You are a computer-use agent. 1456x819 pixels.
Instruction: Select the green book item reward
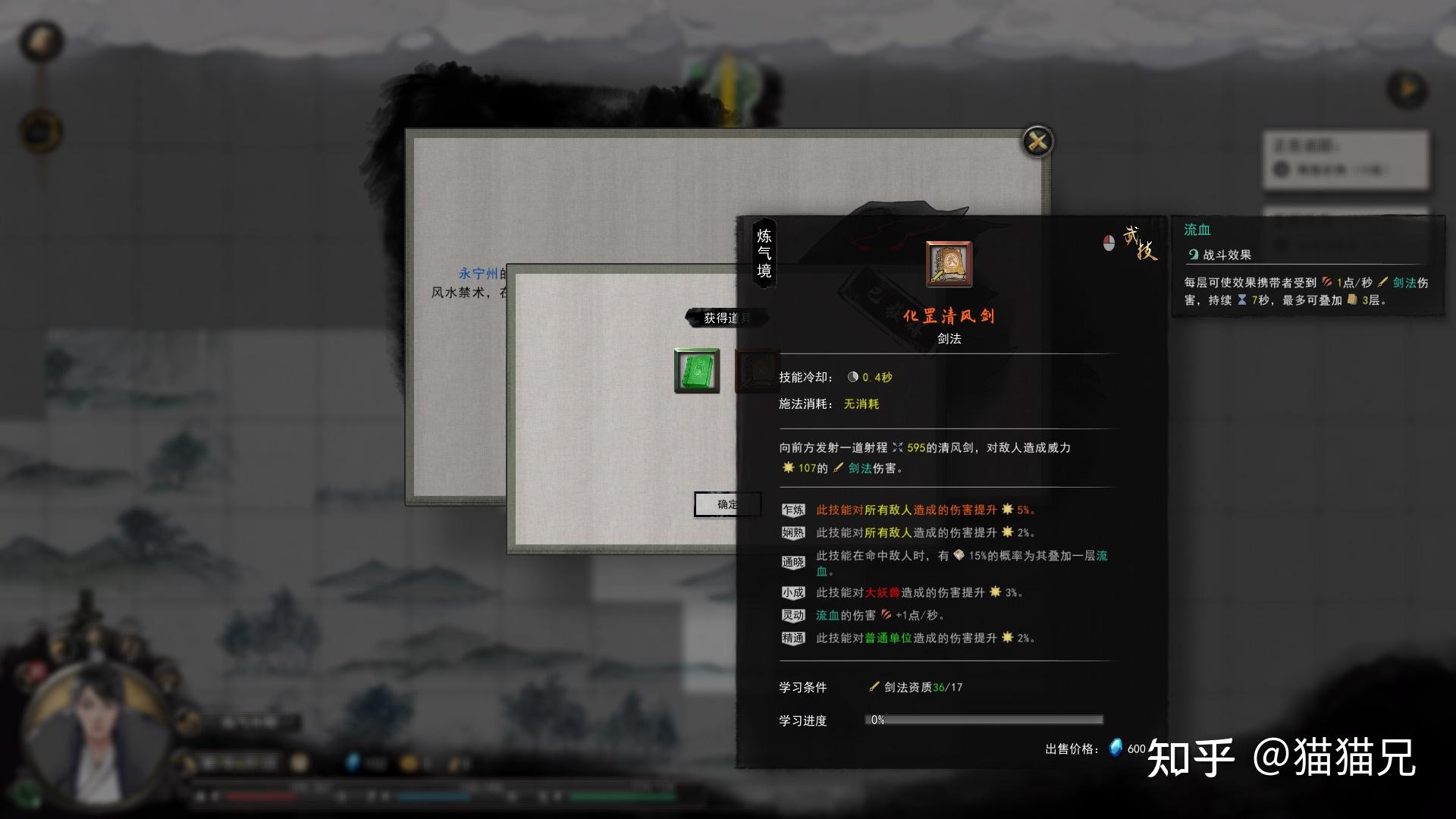[697, 371]
